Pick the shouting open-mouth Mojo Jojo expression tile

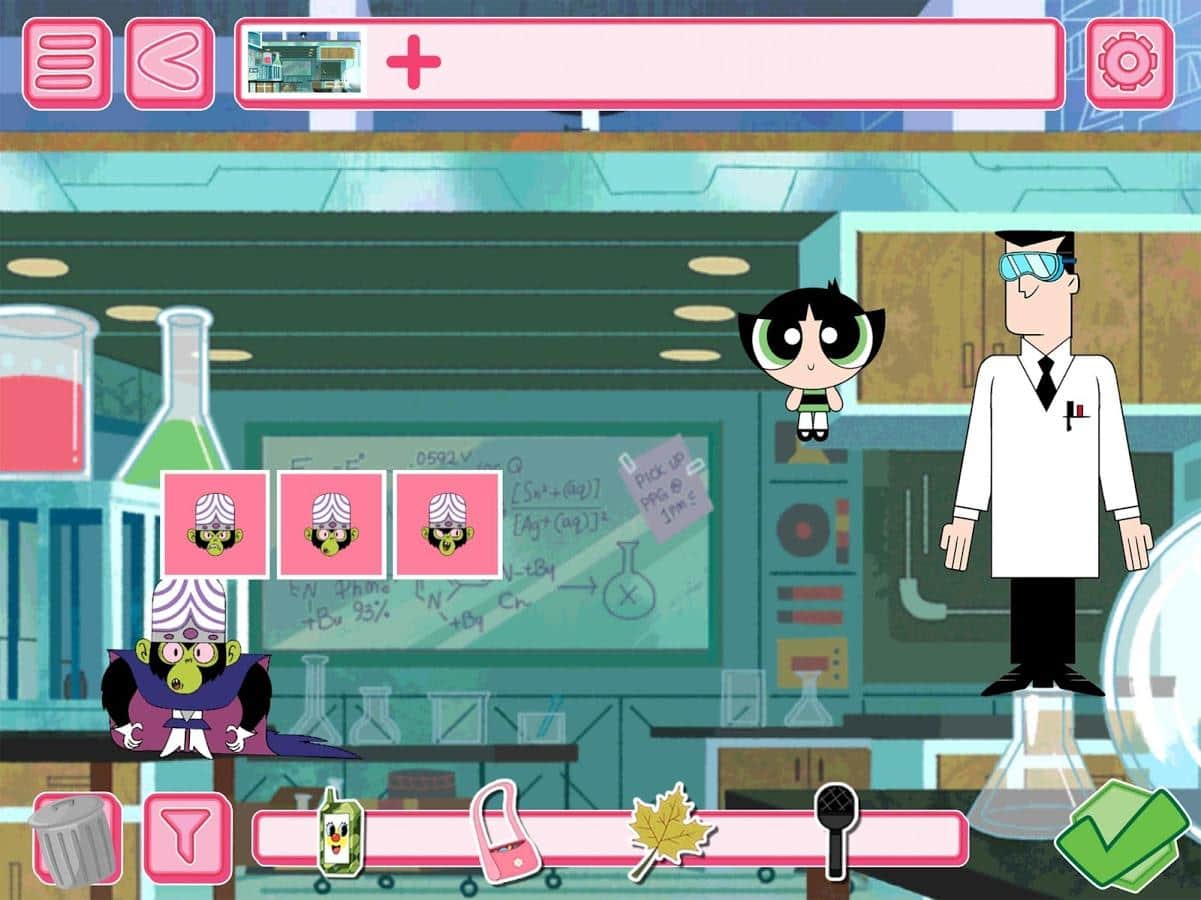point(447,525)
